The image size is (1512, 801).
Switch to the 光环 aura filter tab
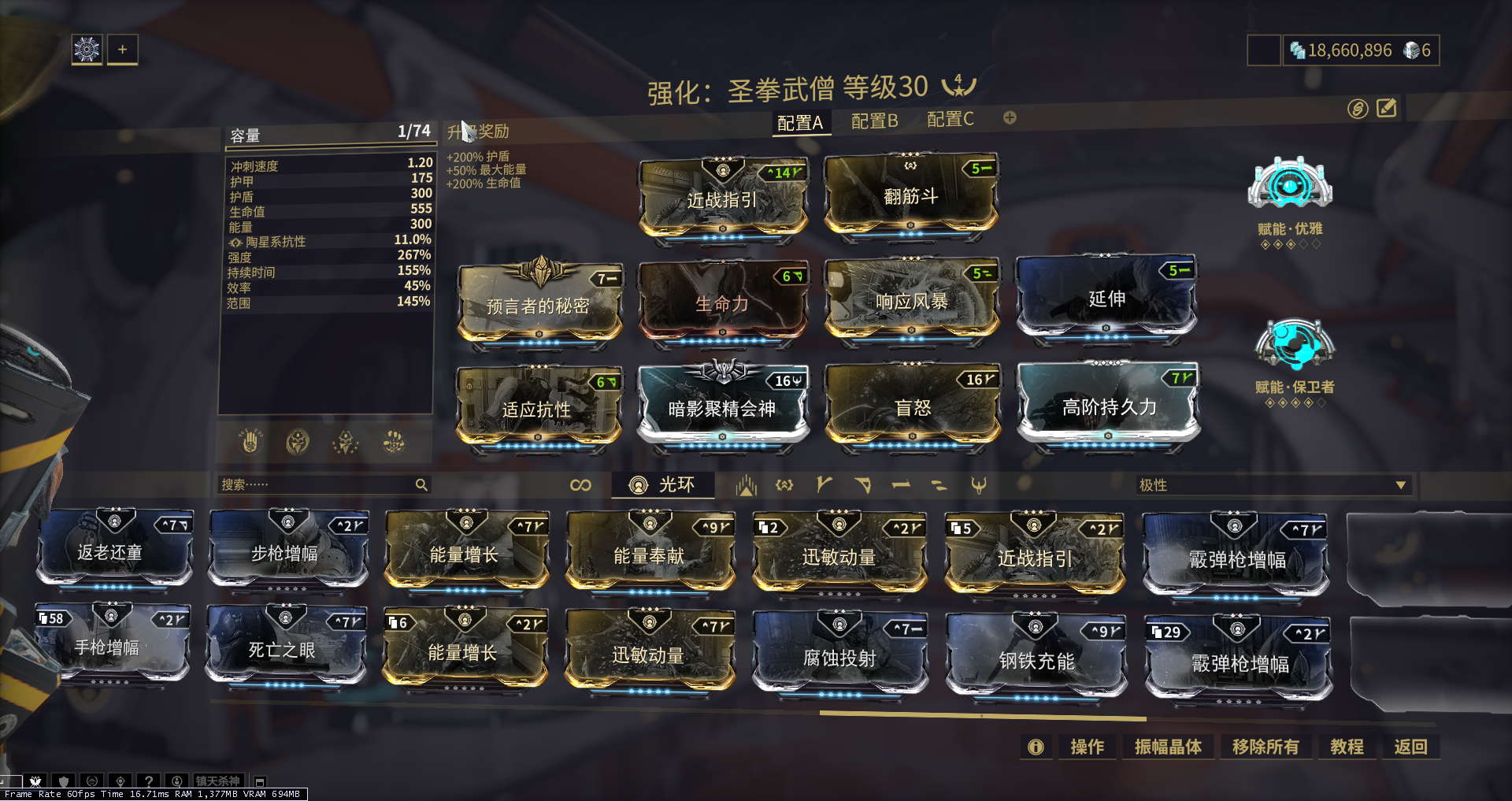663,485
